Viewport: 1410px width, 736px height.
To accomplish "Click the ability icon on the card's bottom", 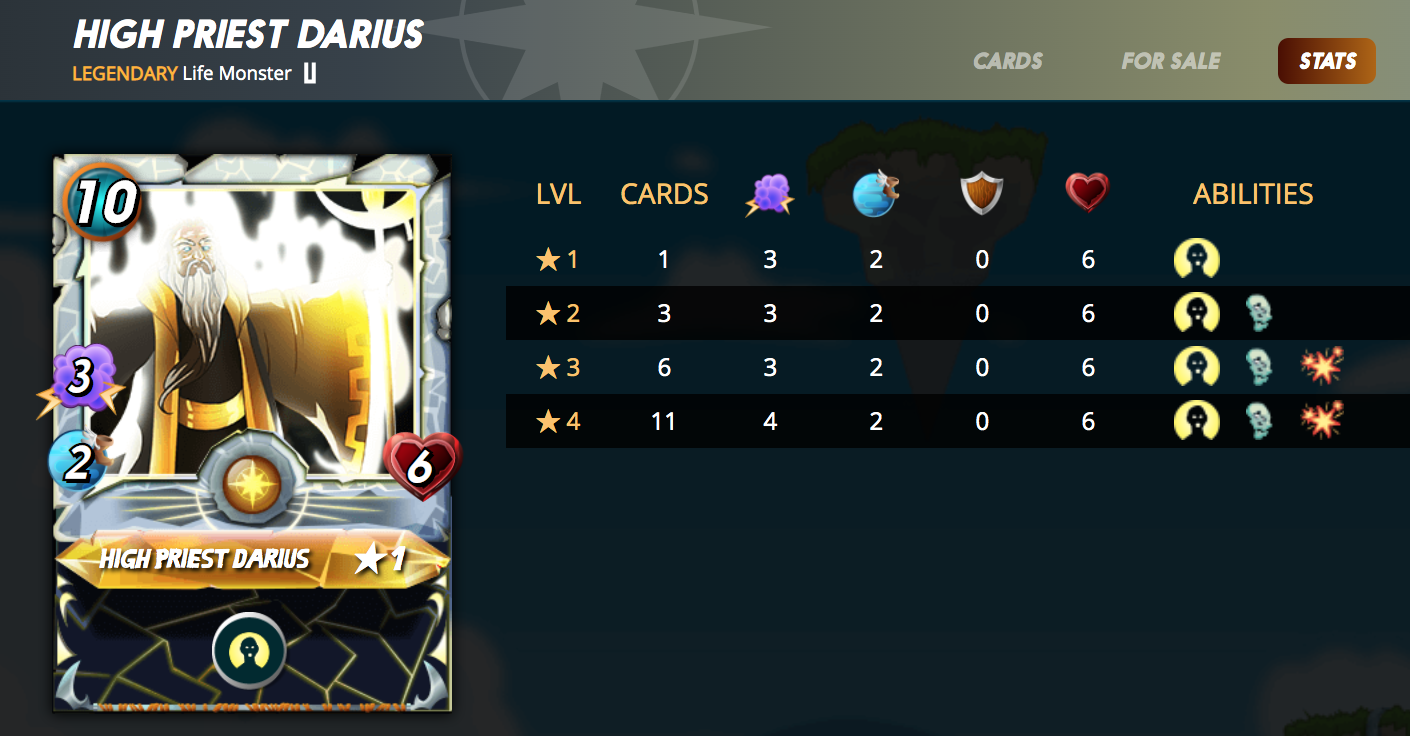I will 249,651.
